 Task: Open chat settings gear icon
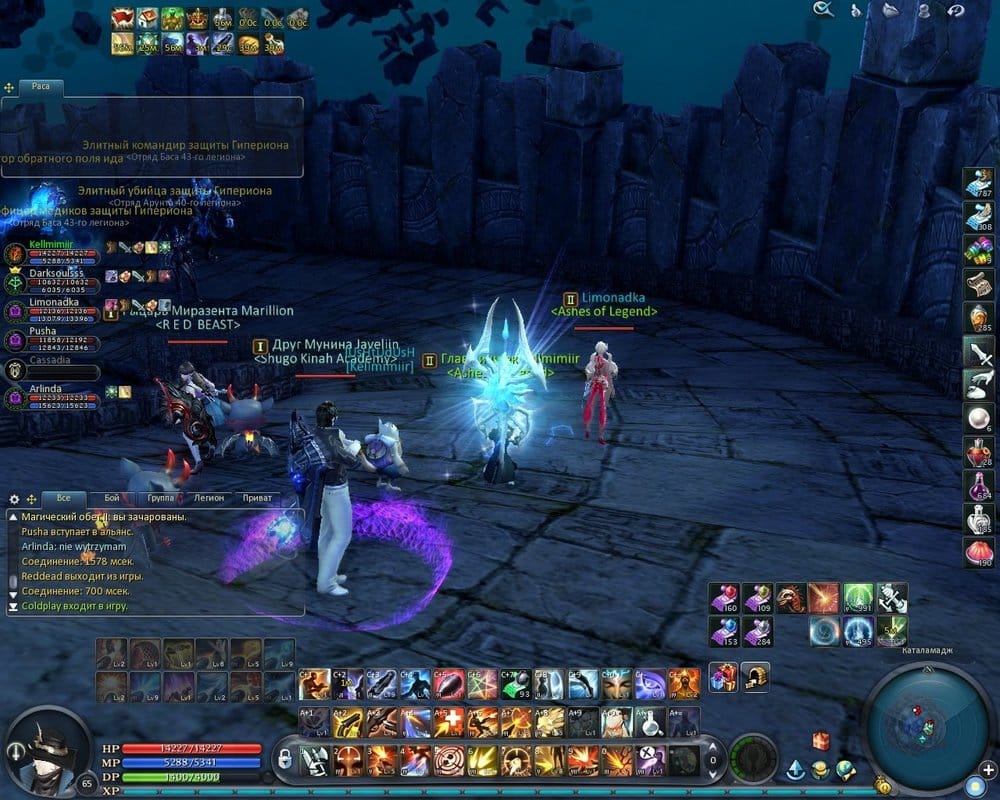[x=14, y=498]
